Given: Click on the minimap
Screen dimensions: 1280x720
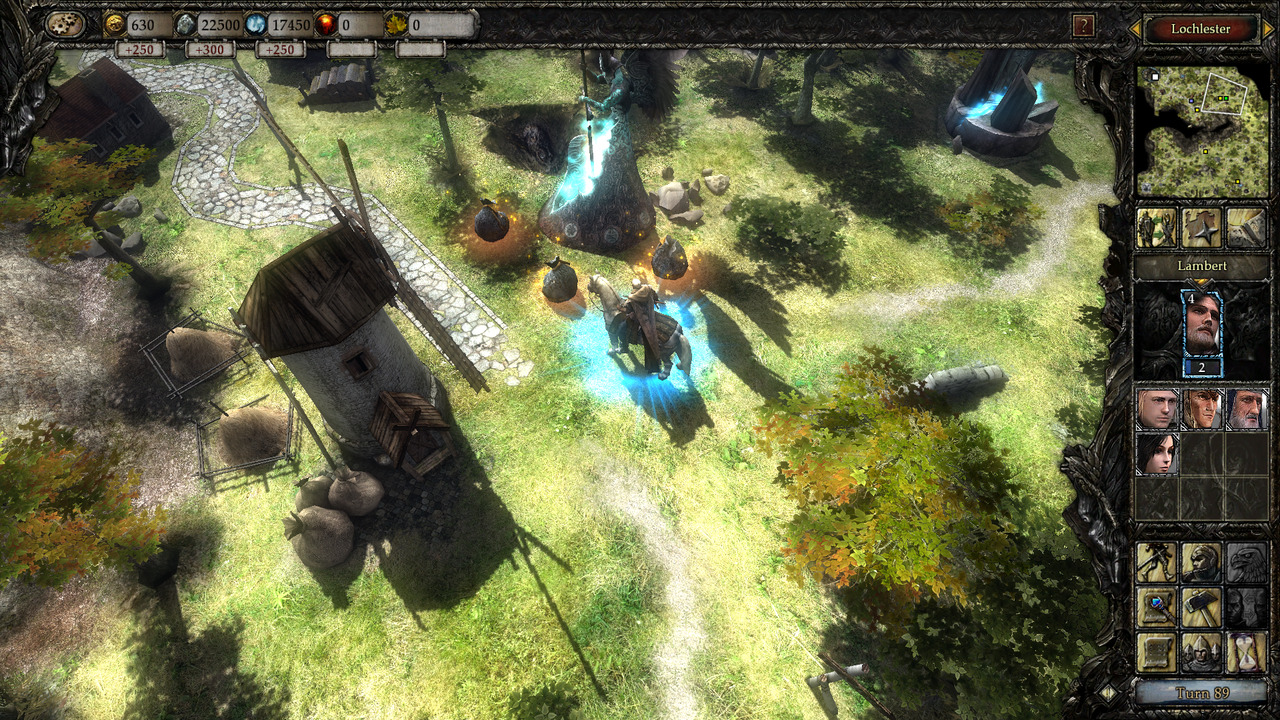Looking at the screenshot, I should coord(1201,131).
